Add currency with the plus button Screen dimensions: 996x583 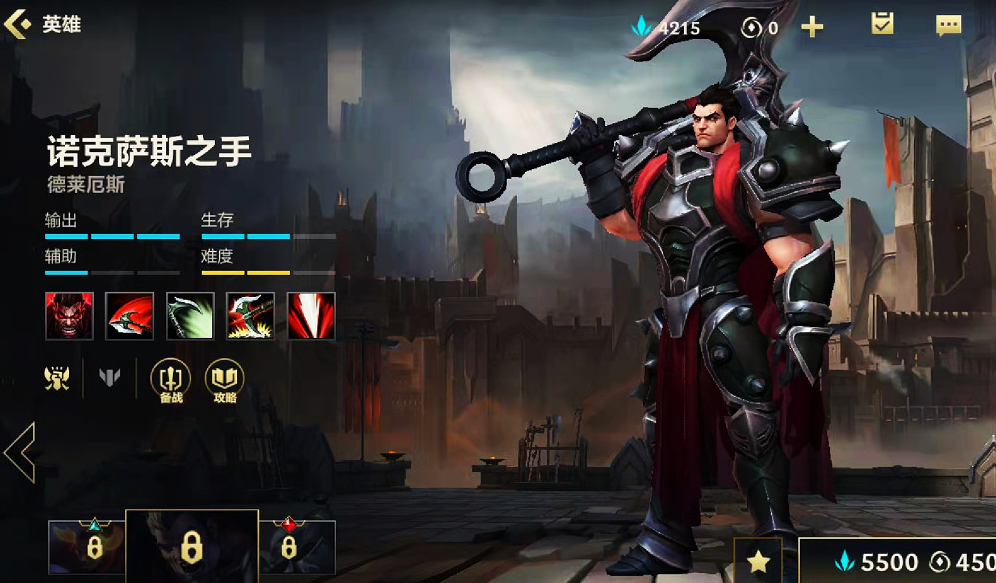point(812,27)
